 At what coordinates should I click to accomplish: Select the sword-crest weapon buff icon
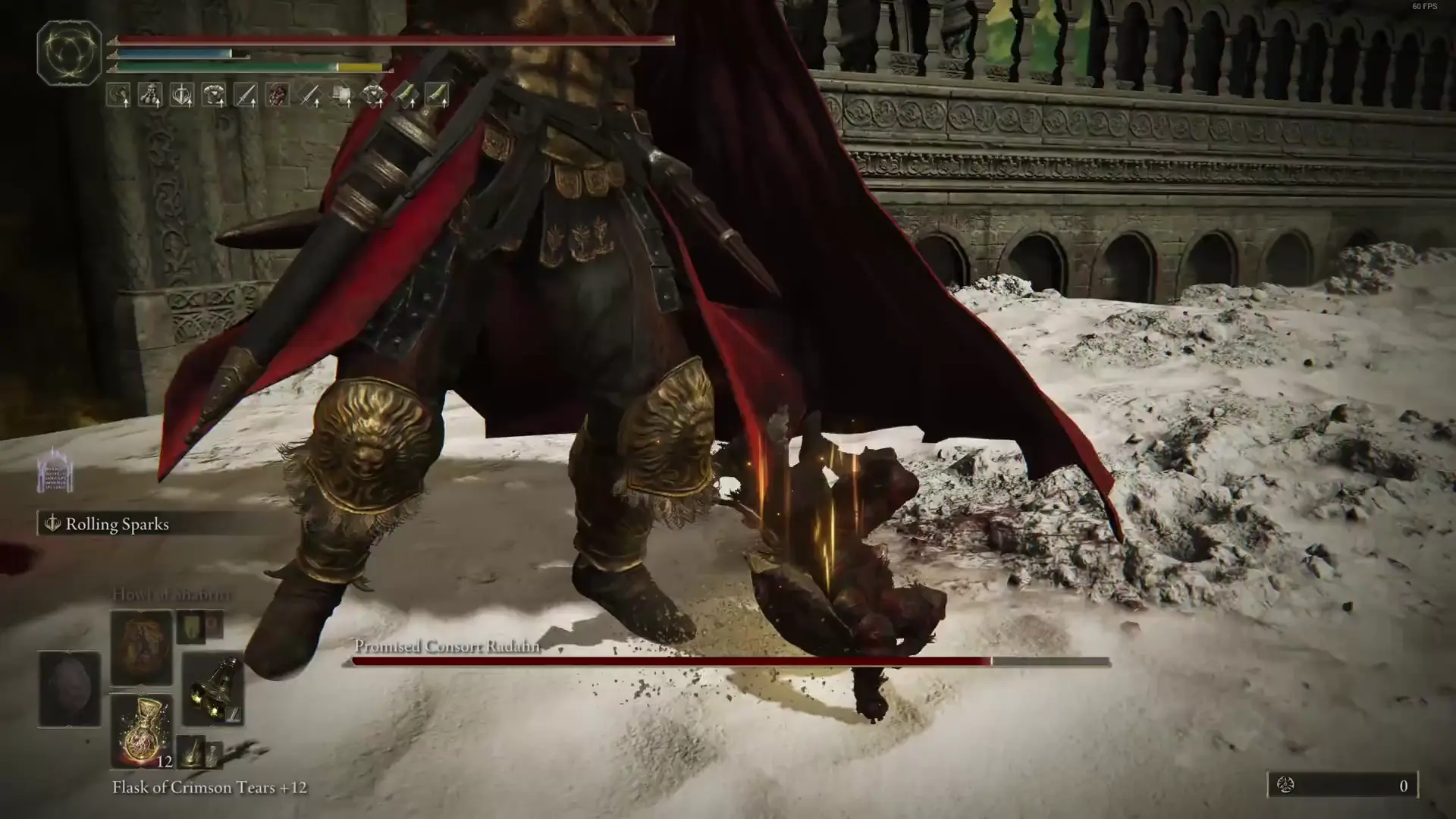click(181, 93)
